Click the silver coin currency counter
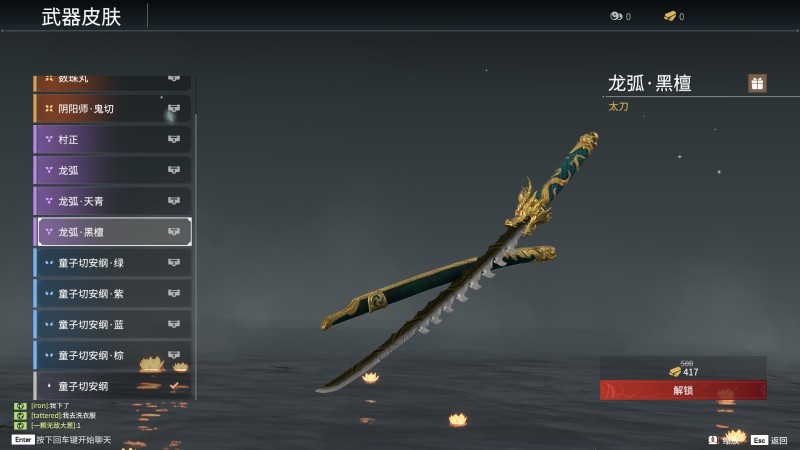The image size is (800, 450). (x=620, y=16)
